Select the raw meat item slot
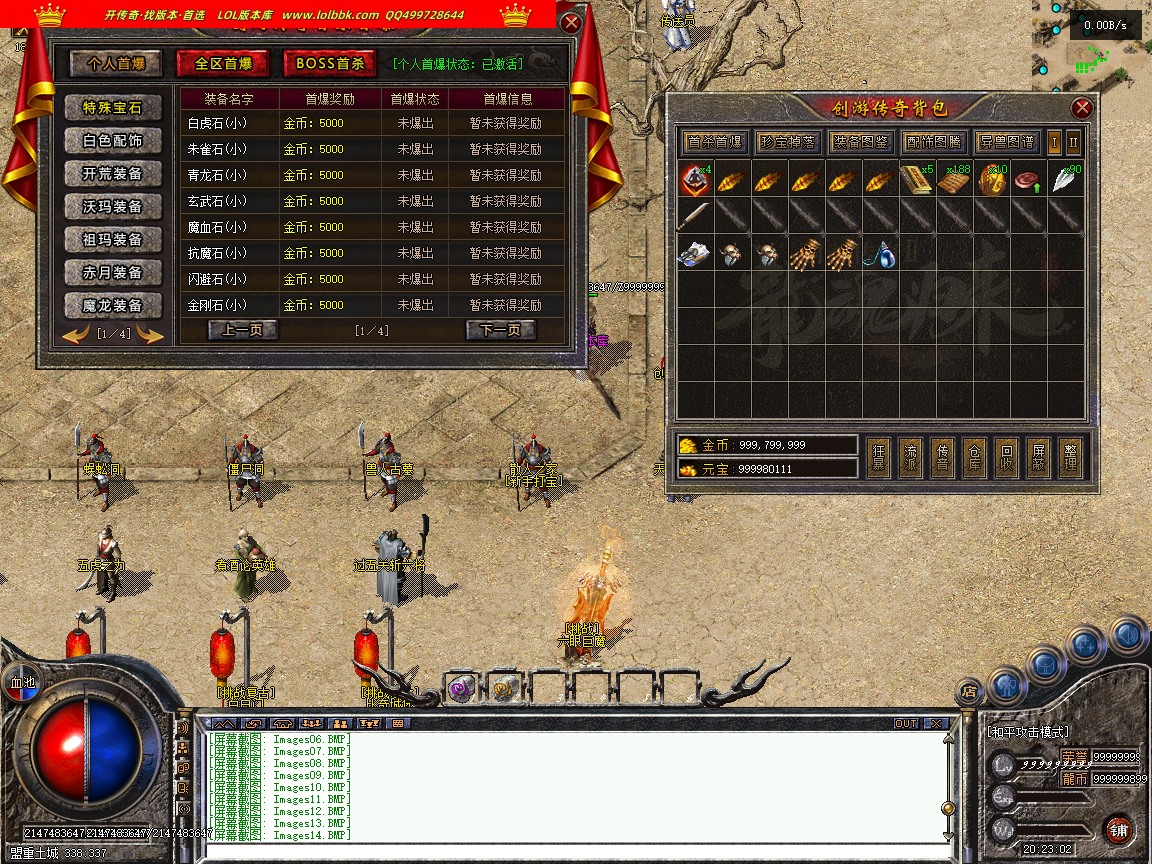This screenshot has width=1152, height=864. click(x=1028, y=180)
